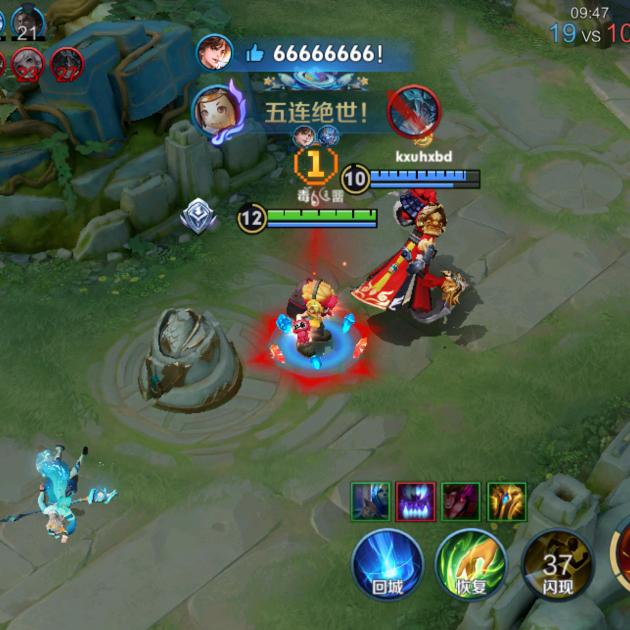This screenshot has height=630, width=630.
Task: Select the purple fanged monster buff icon
Action: pos(416,501)
